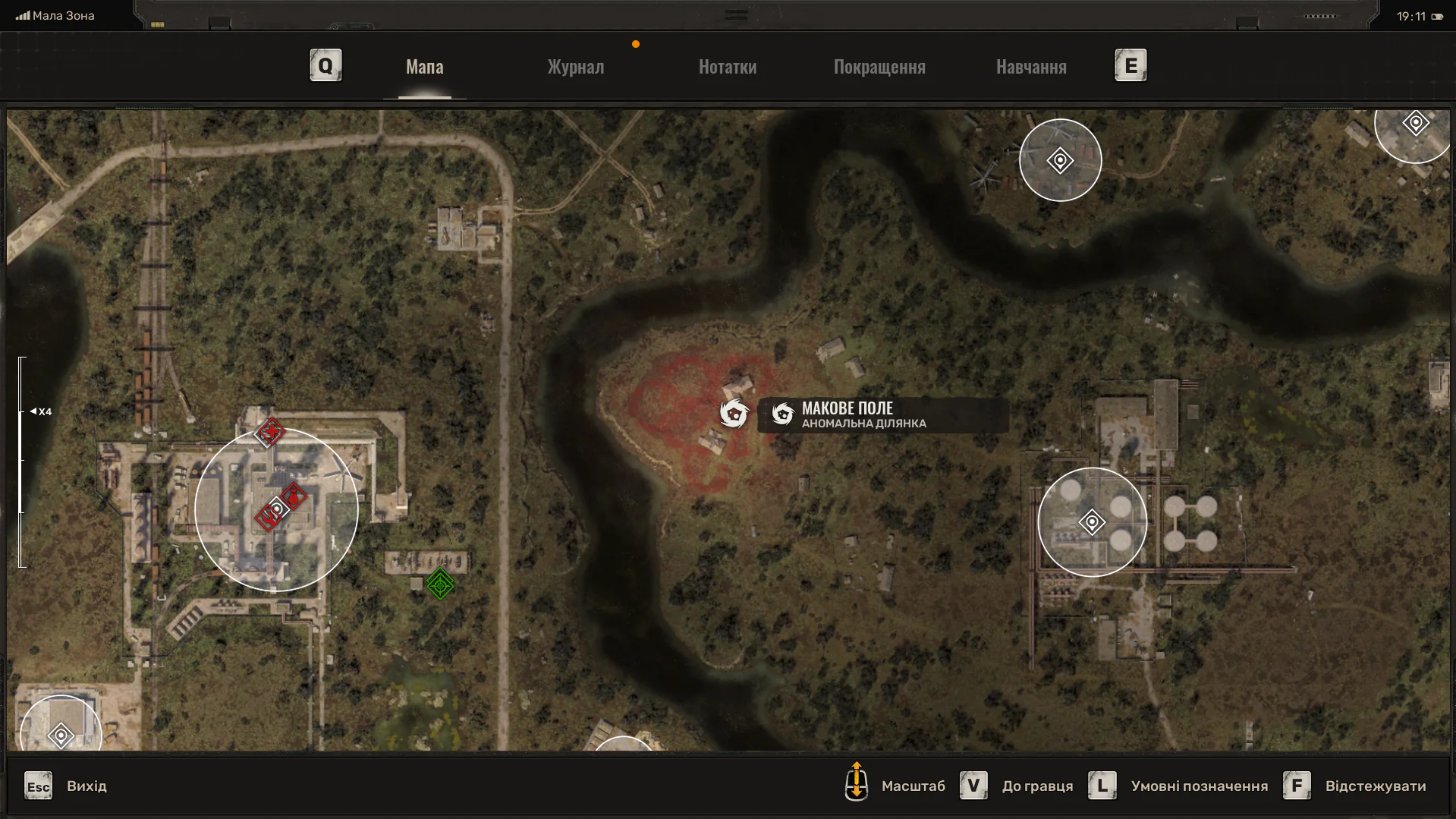Select the Мапа tab
The width and height of the screenshot is (1456, 819).
pos(424,67)
